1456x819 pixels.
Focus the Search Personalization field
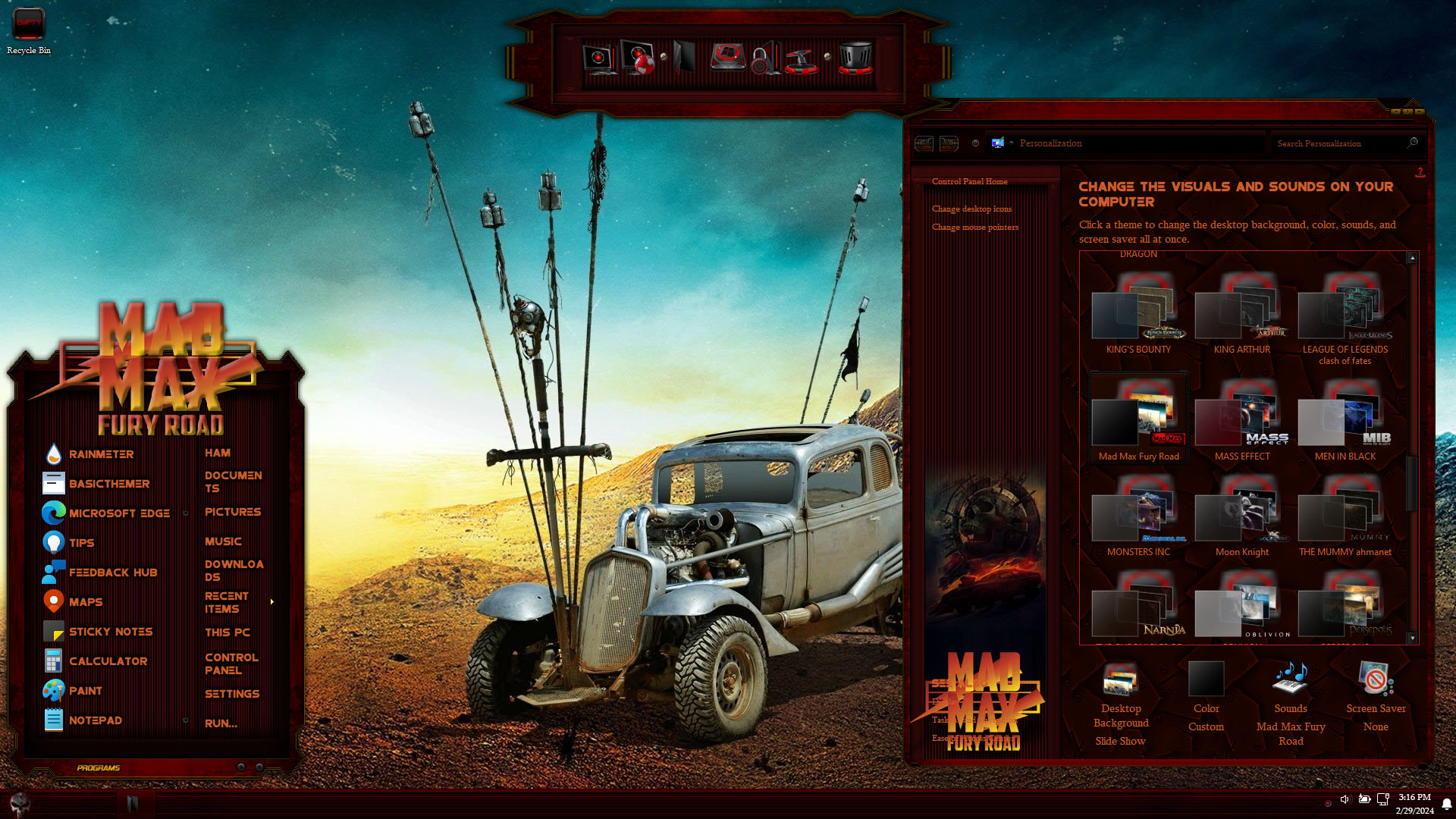click(1338, 143)
